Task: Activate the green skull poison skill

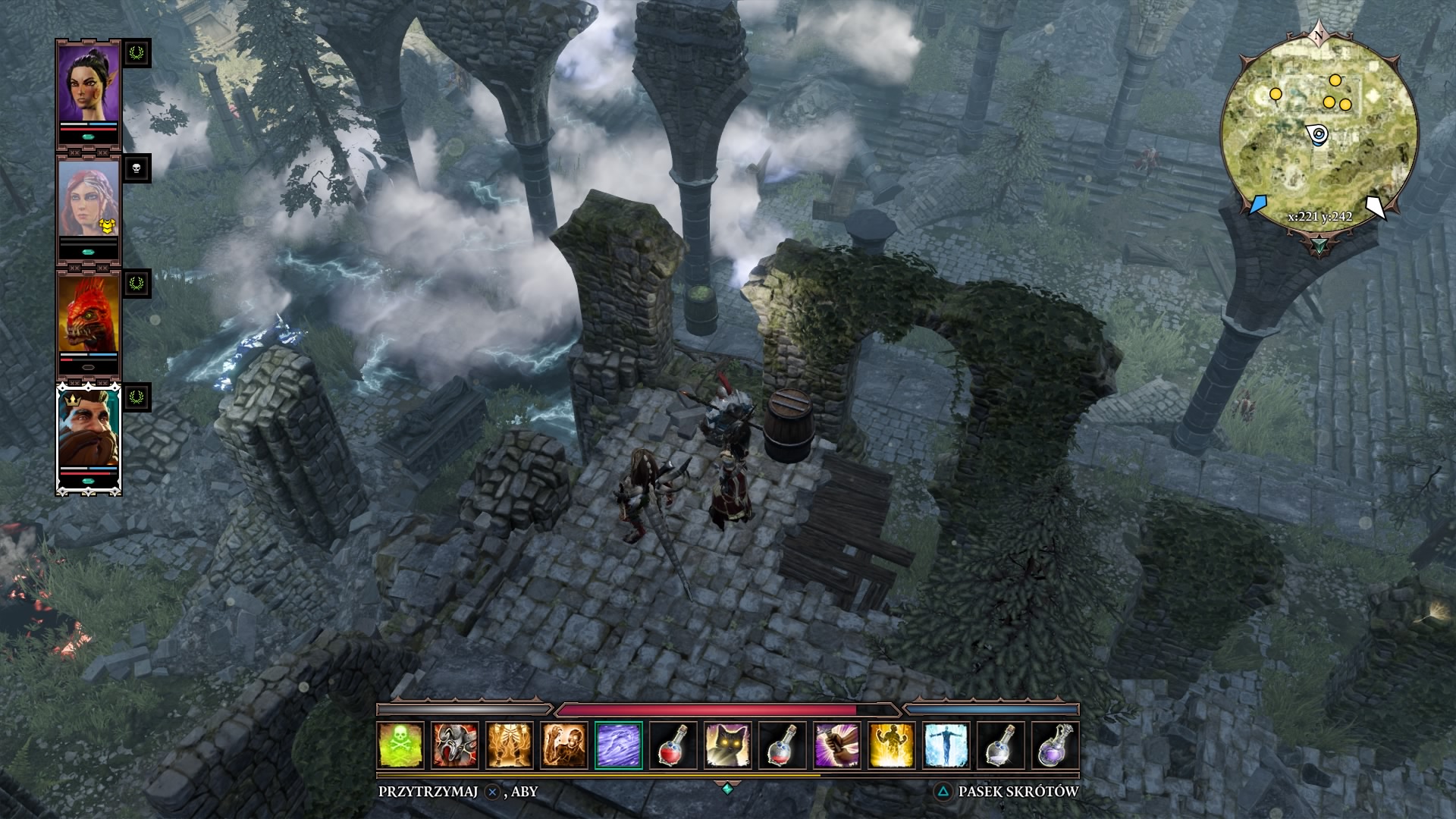Action: (x=400, y=745)
